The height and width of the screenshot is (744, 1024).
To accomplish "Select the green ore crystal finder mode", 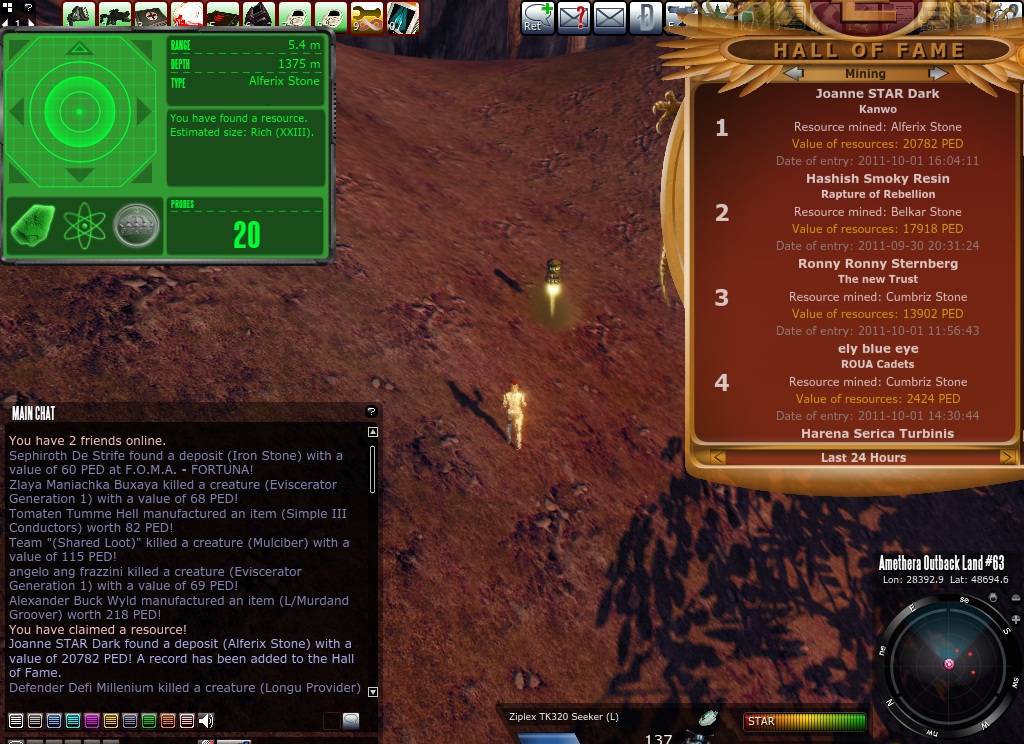I will [x=32, y=226].
